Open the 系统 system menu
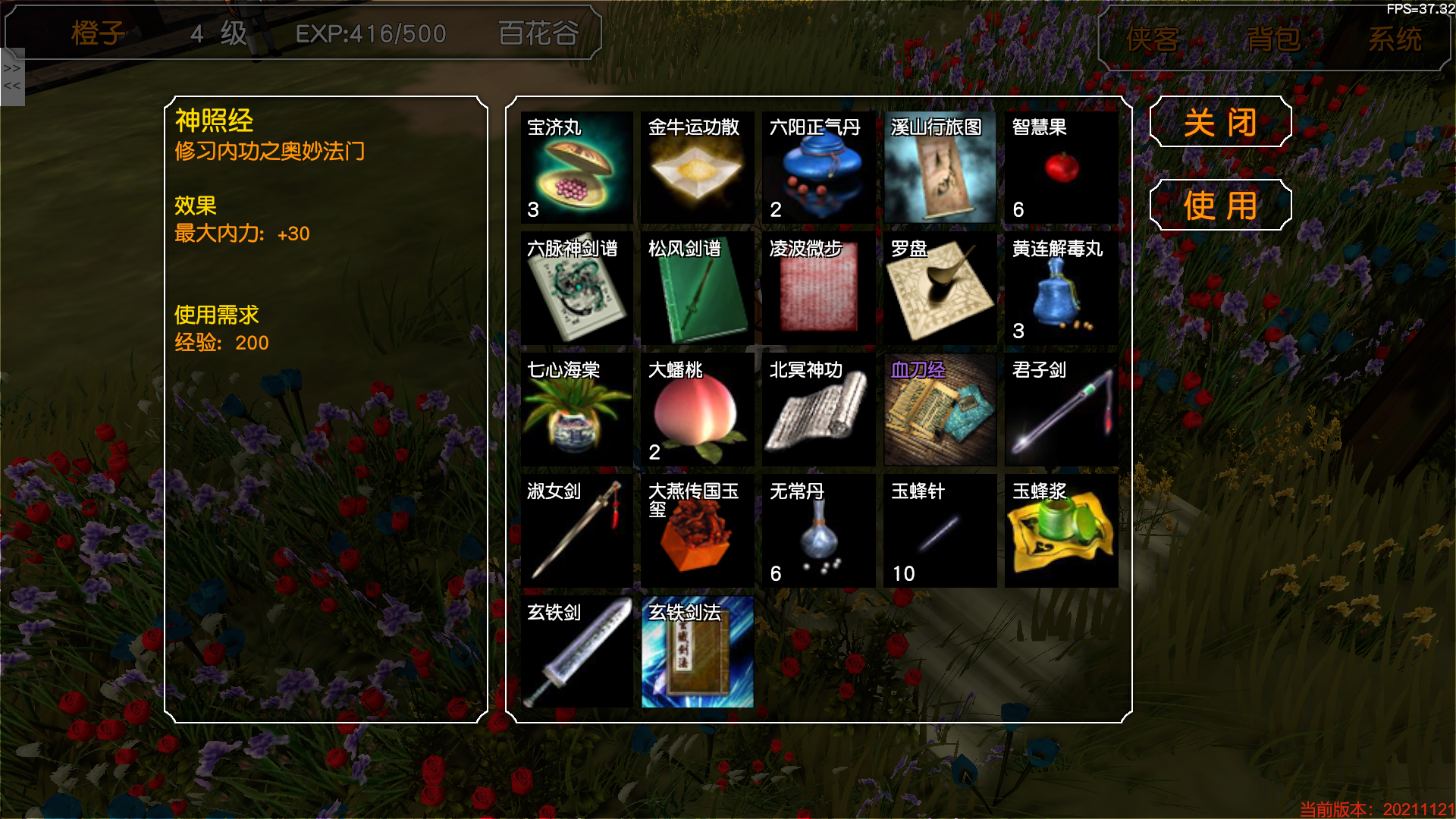The width and height of the screenshot is (1456, 819). (x=1395, y=39)
